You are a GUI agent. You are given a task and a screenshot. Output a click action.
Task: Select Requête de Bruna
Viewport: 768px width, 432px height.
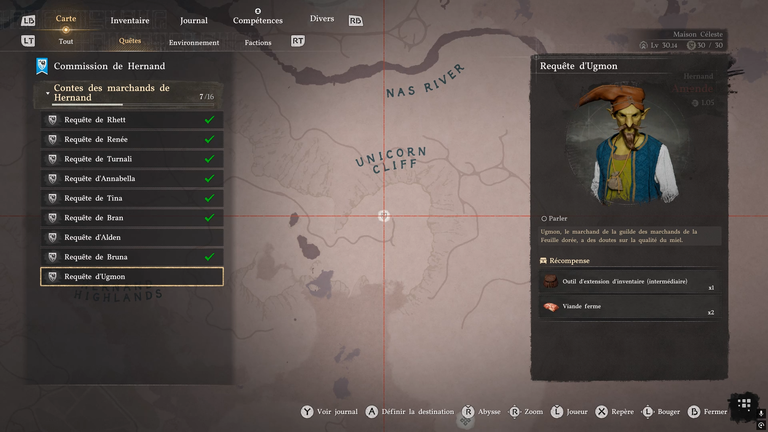point(131,257)
